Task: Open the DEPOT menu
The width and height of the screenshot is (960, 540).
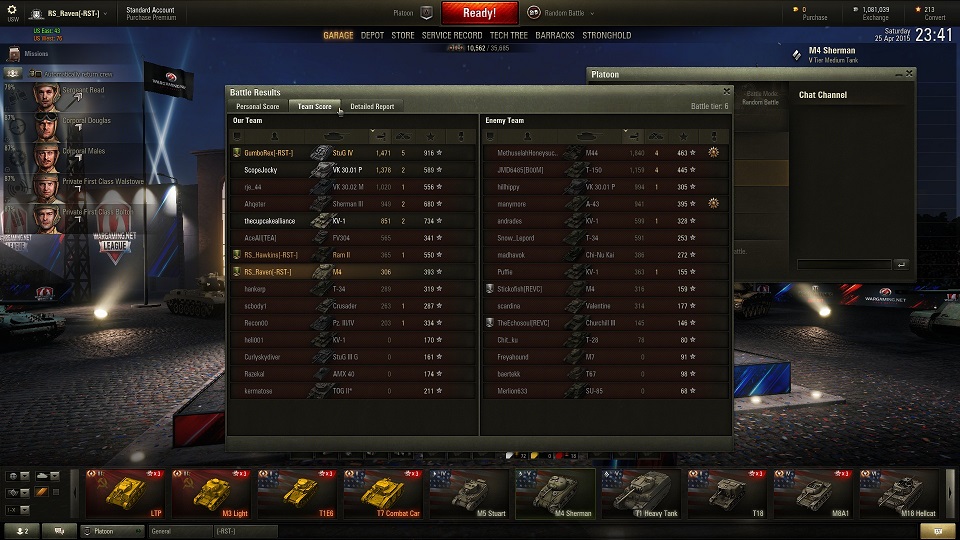Action: point(372,35)
